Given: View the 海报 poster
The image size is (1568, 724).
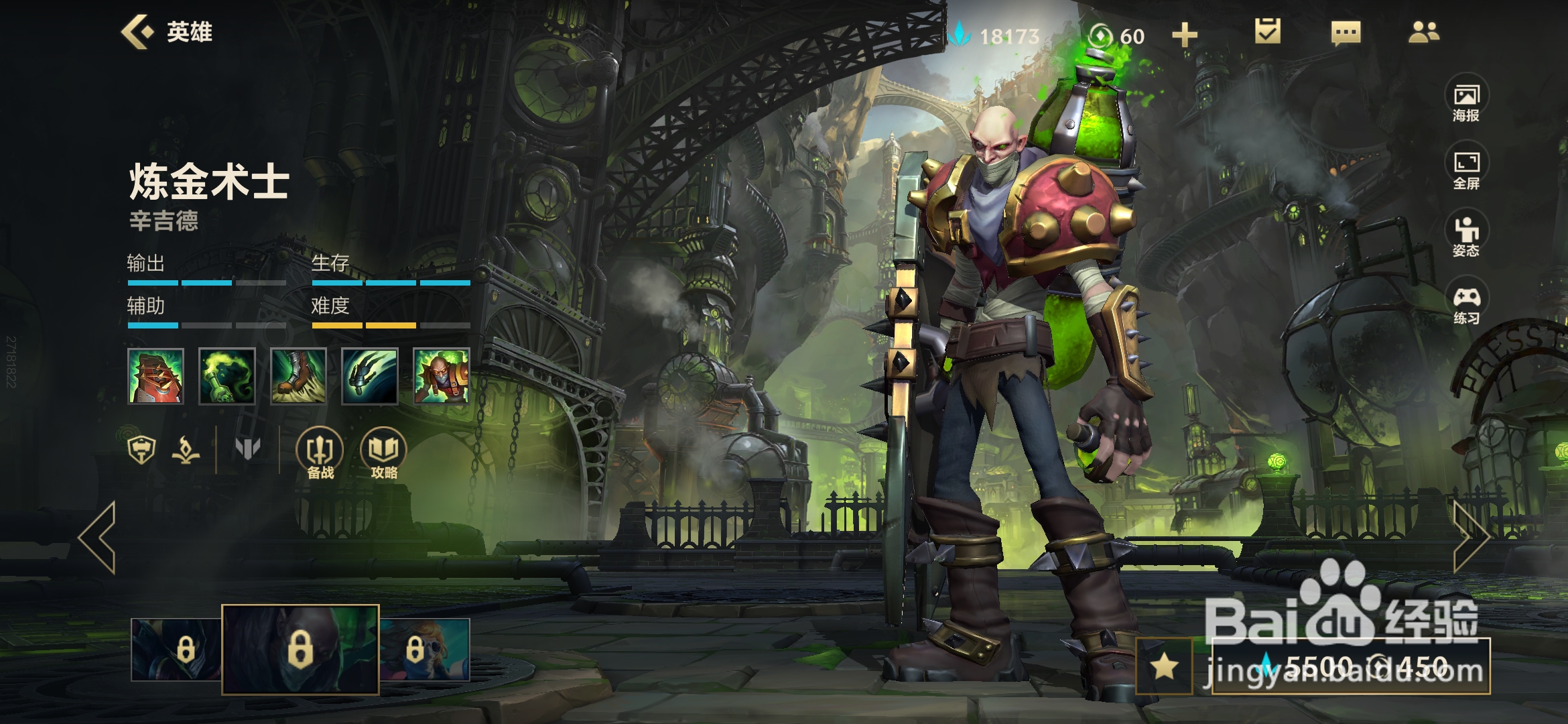Looking at the screenshot, I should pos(1466,101).
